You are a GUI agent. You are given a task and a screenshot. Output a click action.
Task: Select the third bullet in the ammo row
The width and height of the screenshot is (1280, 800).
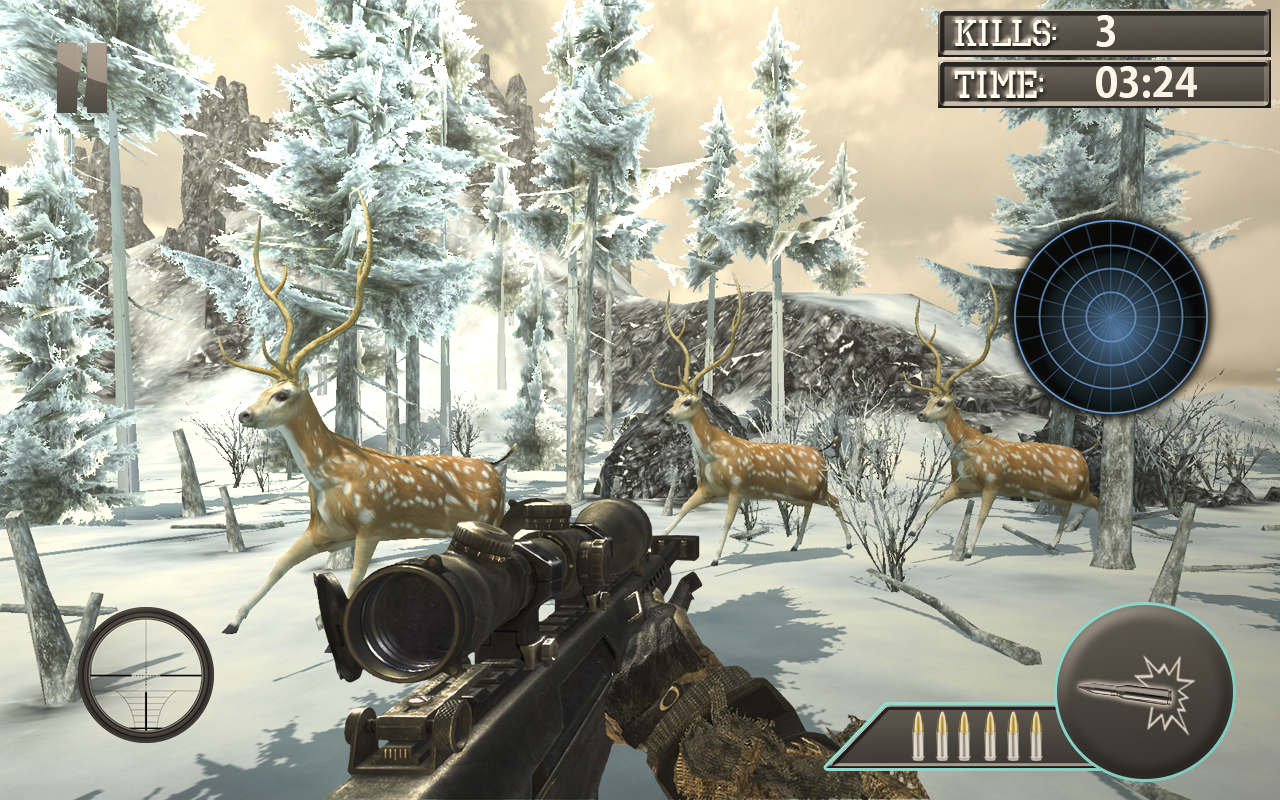point(966,735)
